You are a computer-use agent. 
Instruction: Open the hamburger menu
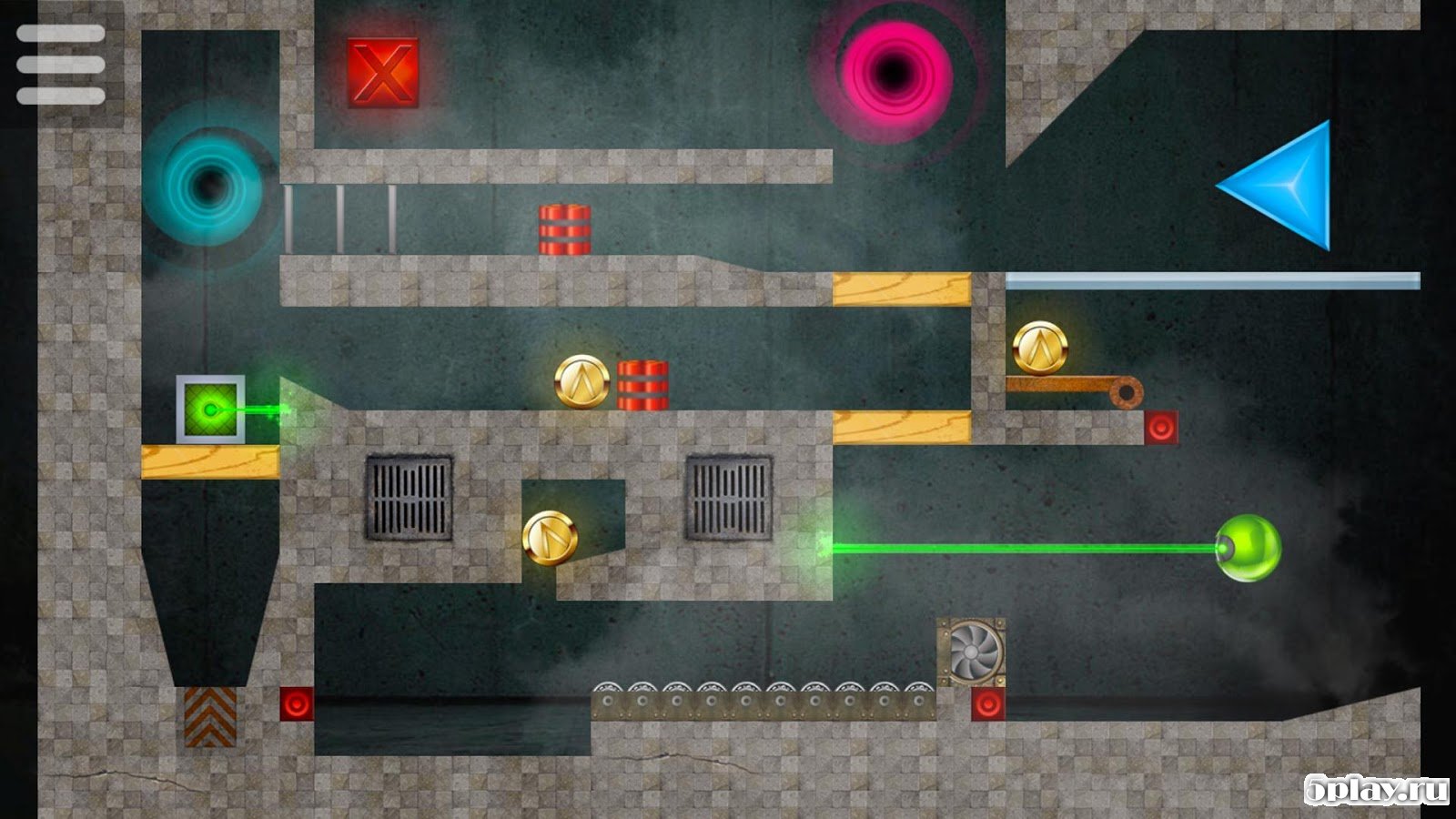(x=61, y=64)
